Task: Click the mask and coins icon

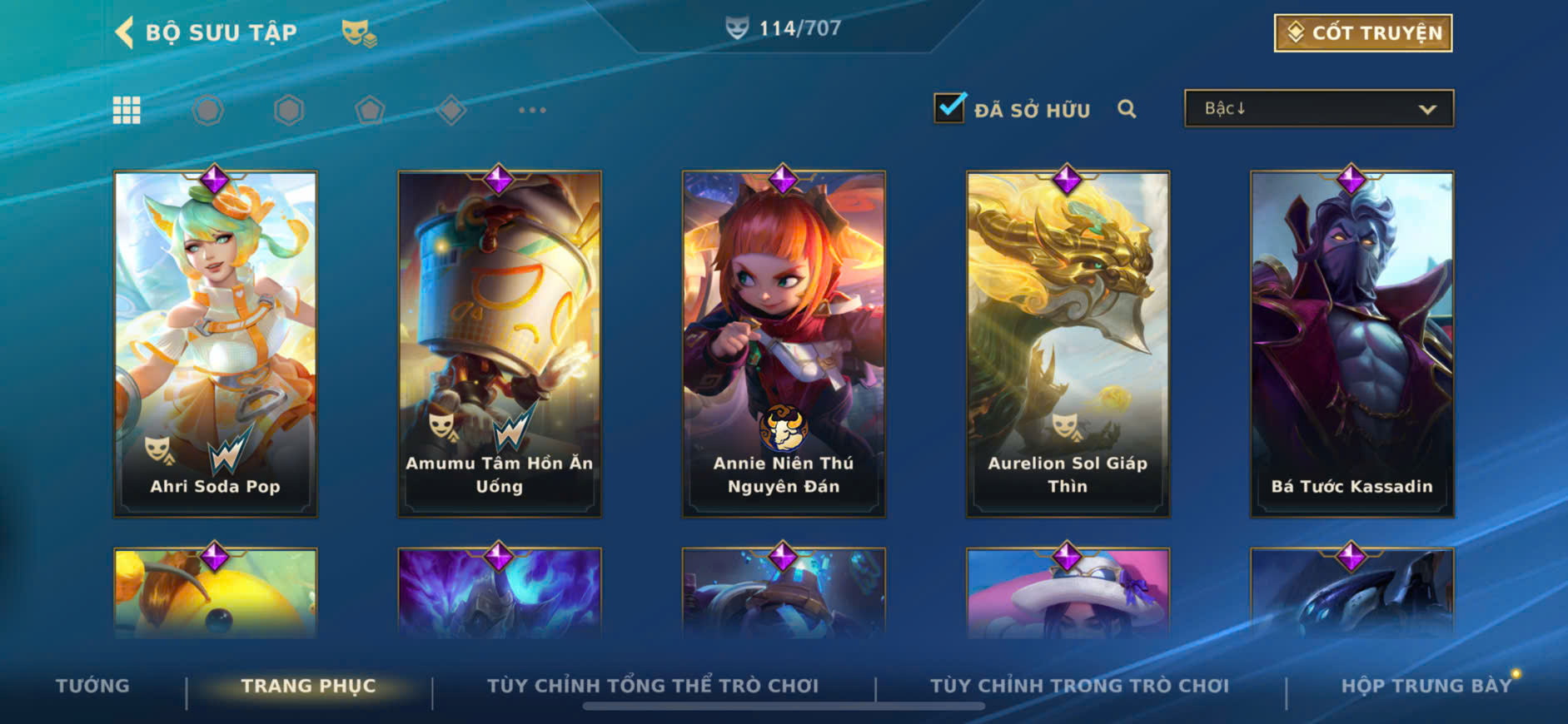Action: pos(359,33)
